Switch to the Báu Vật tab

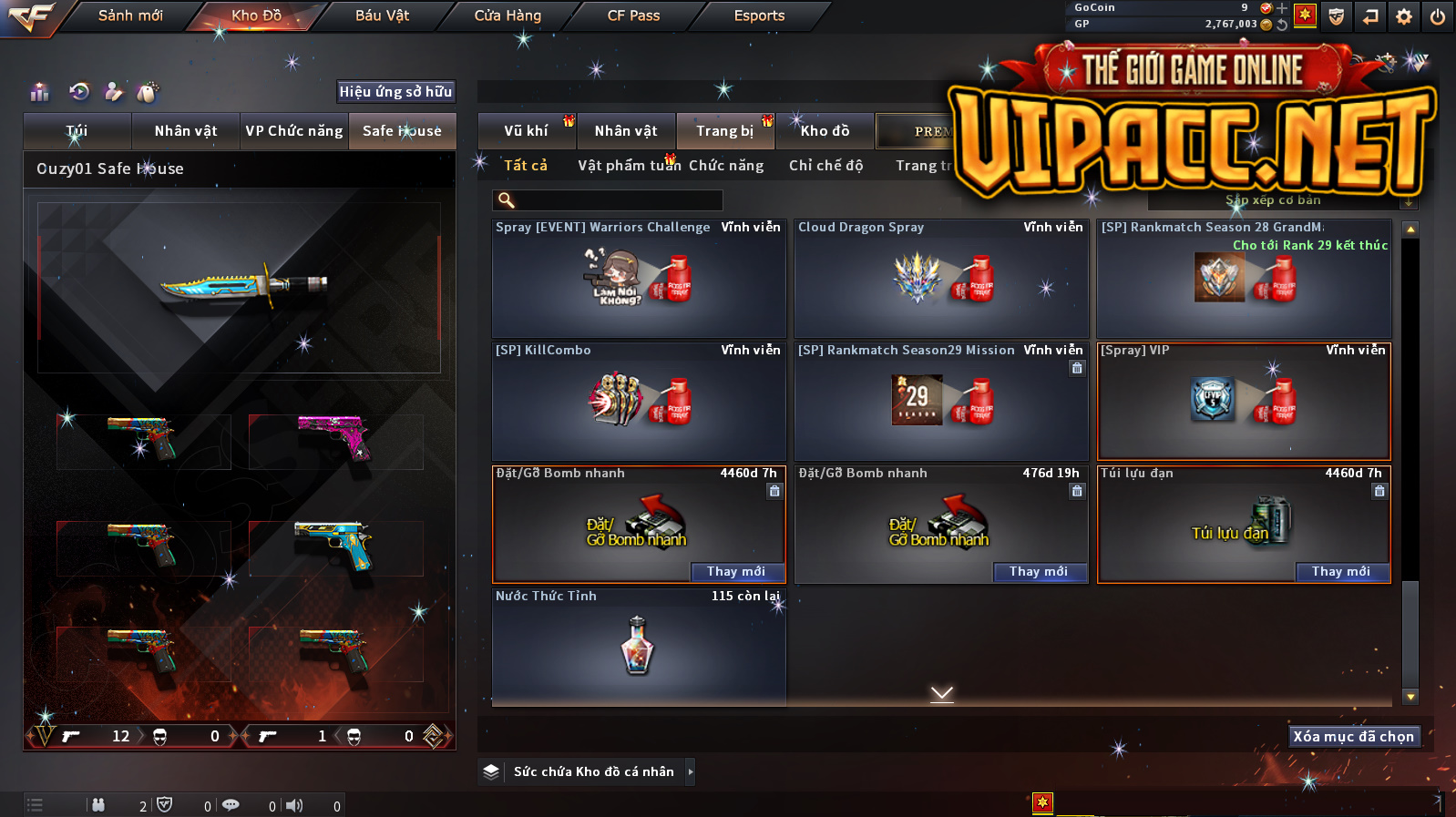[x=382, y=15]
